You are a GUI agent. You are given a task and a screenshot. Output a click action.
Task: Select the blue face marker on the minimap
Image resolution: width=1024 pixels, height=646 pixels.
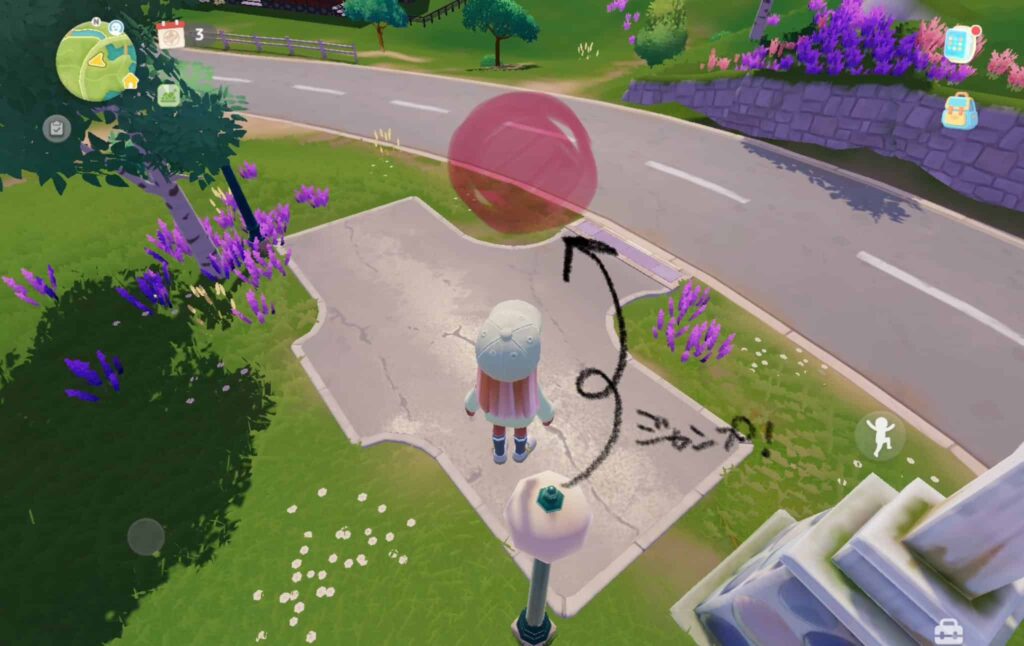click(116, 27)
